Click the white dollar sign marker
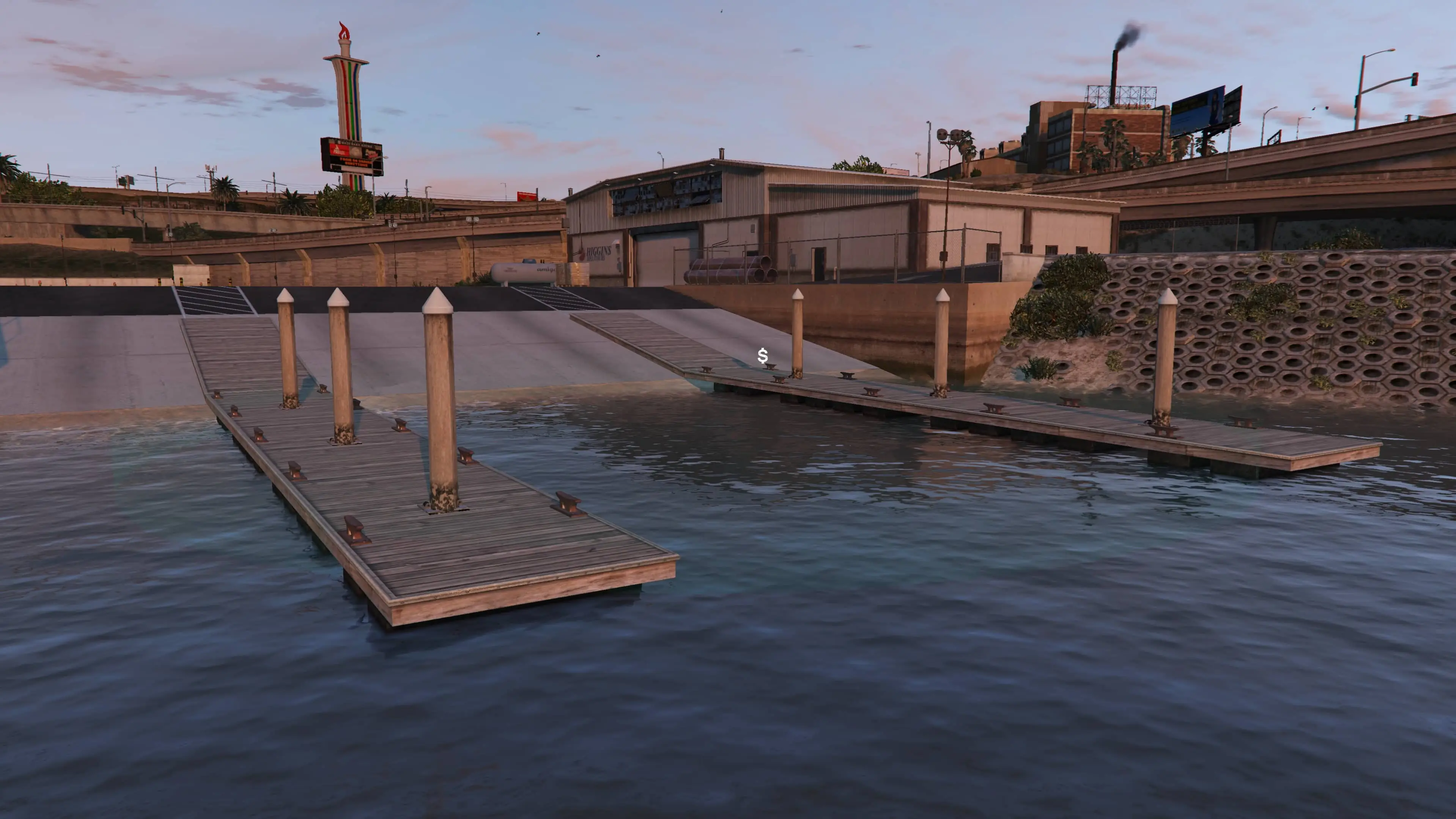 coord(762,356)
